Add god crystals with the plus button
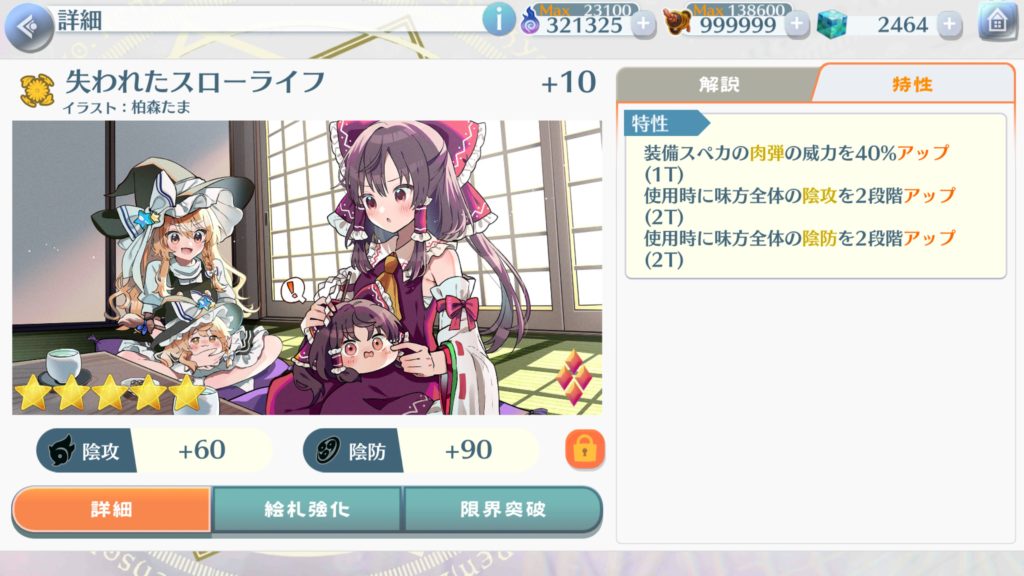The height and width of the screenshot is (576, 1024). point(950,24)
